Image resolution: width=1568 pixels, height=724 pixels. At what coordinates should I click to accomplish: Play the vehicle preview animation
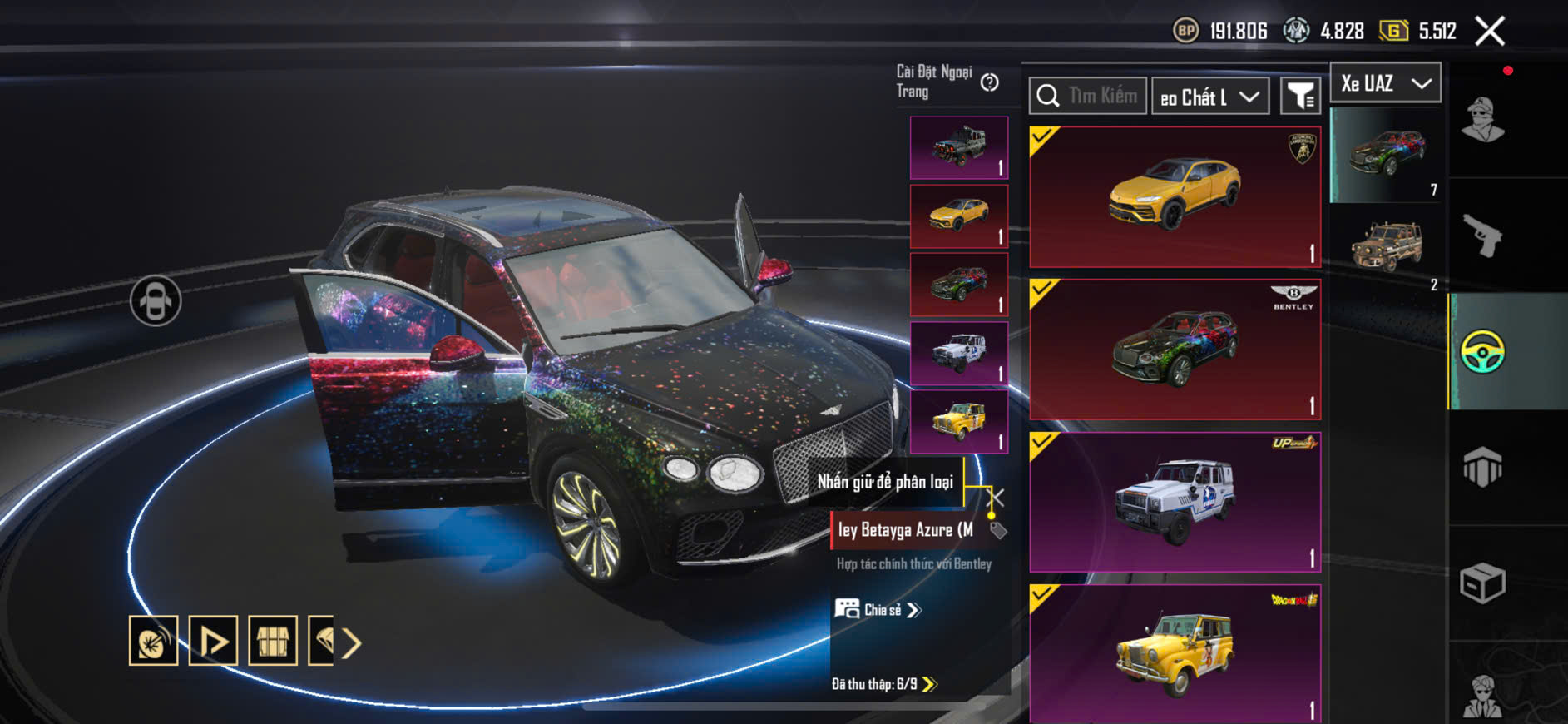(213, 641)
